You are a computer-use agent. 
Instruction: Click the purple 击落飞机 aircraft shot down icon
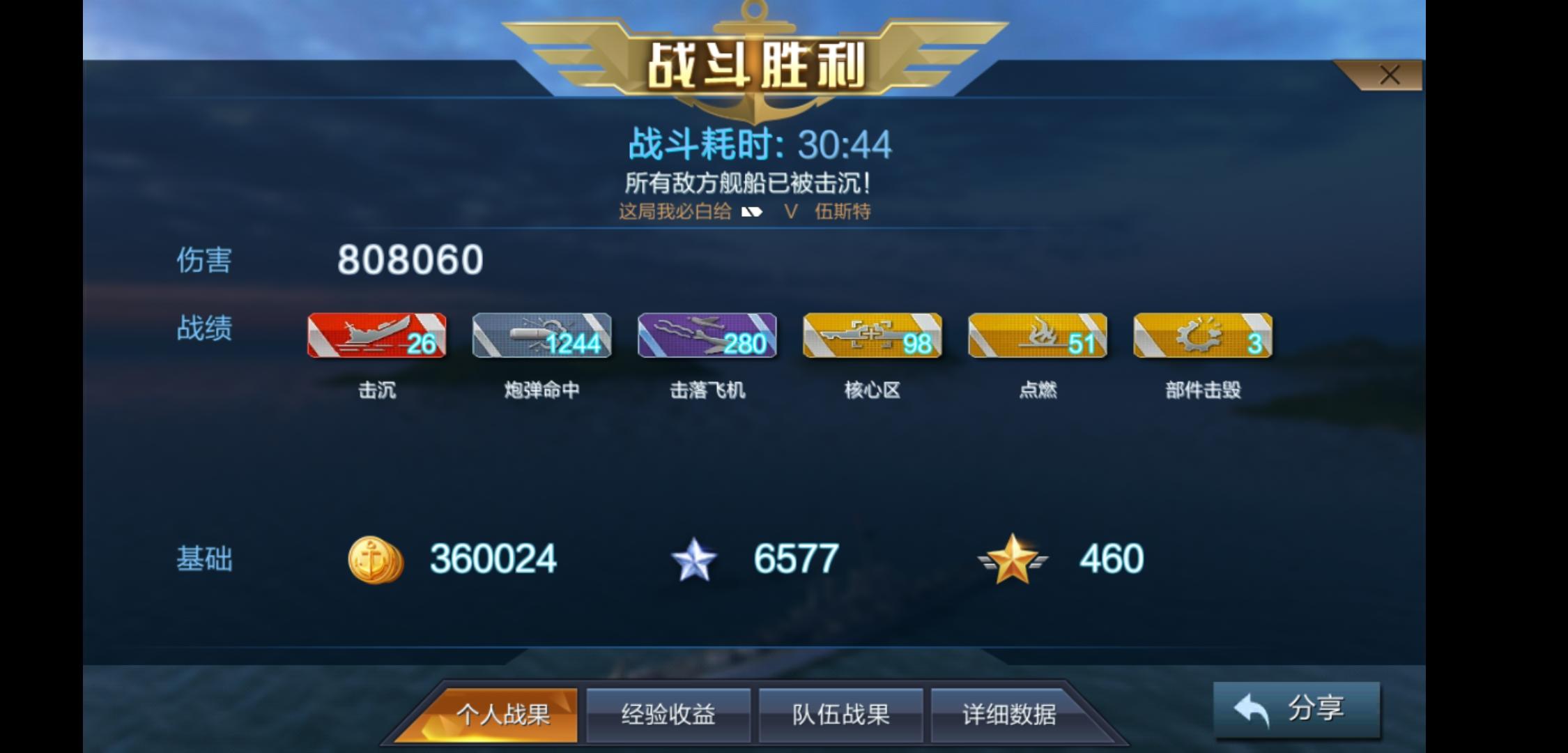pos(706,337)
